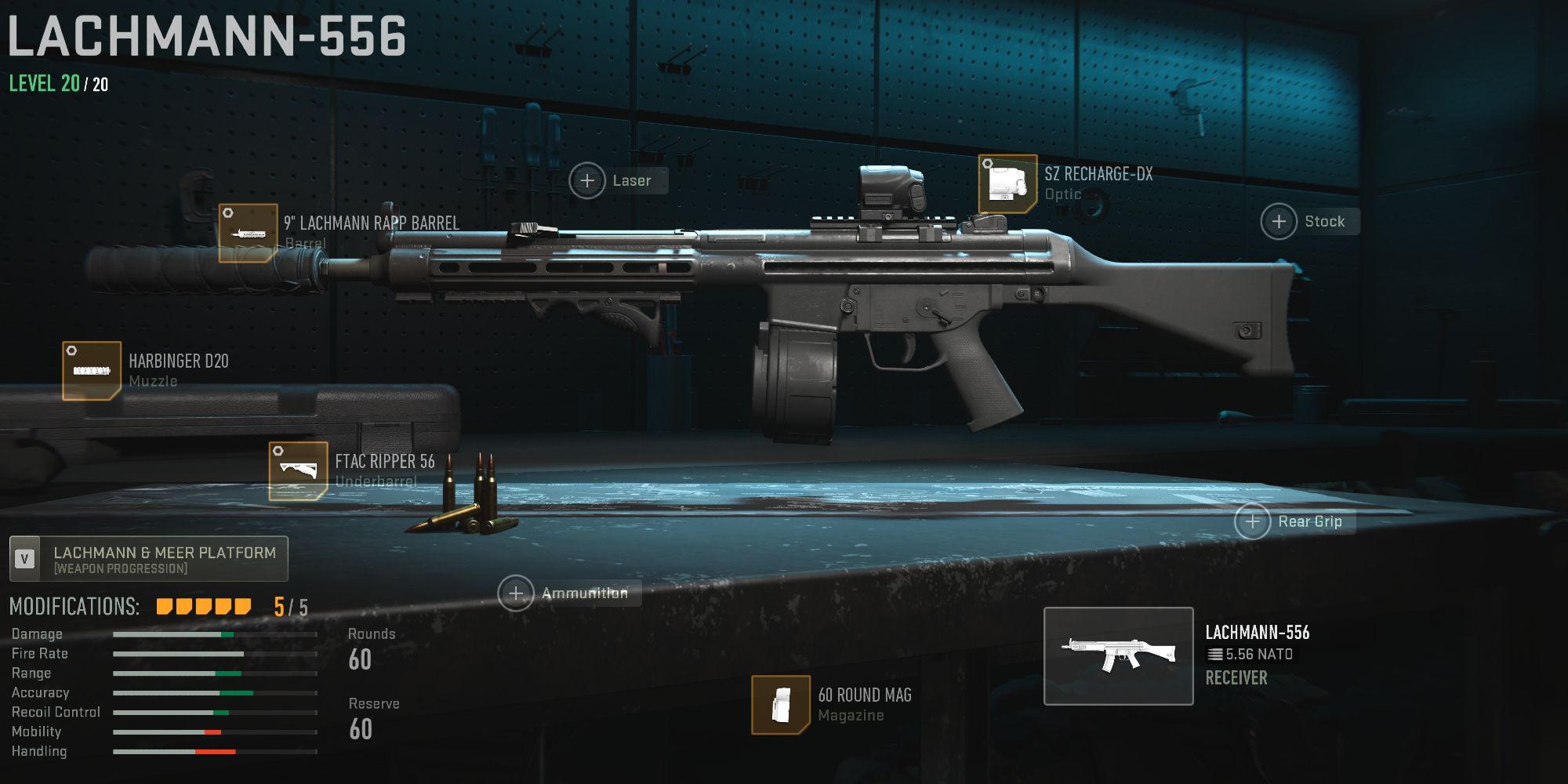
Task: Click the 5.56 NATO caliber label
Action: click(1249, 654)
